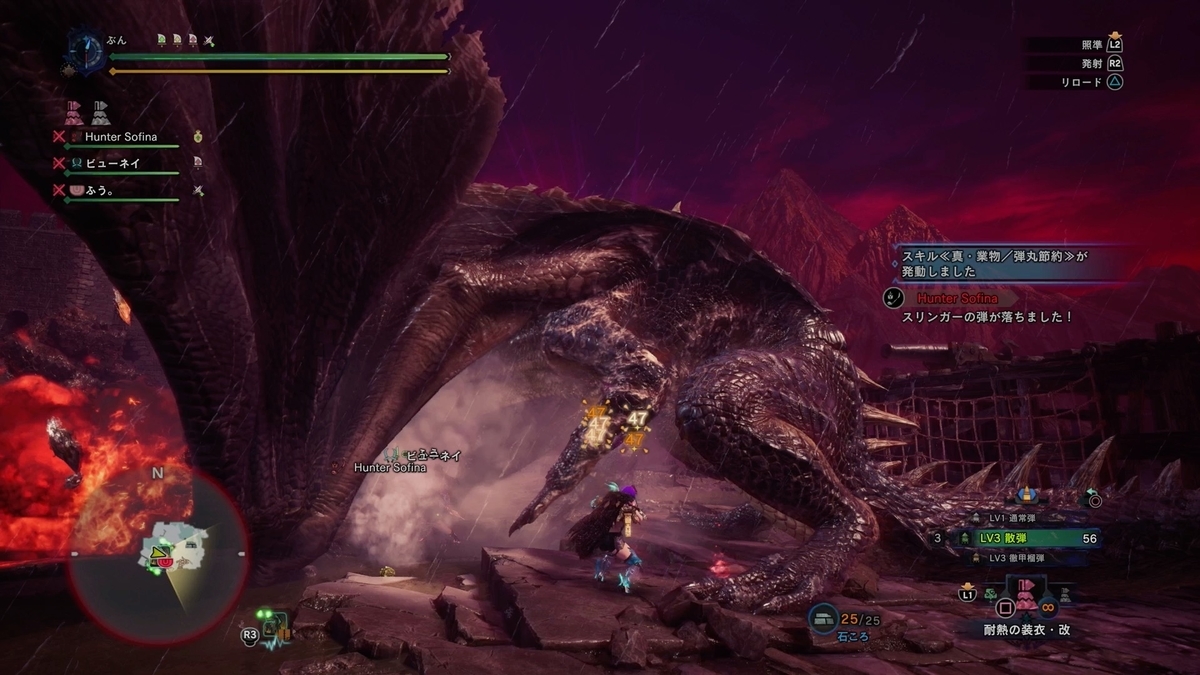Click the grey mantle icon above party list
The image size is (1200, 675).
point(100,111)
